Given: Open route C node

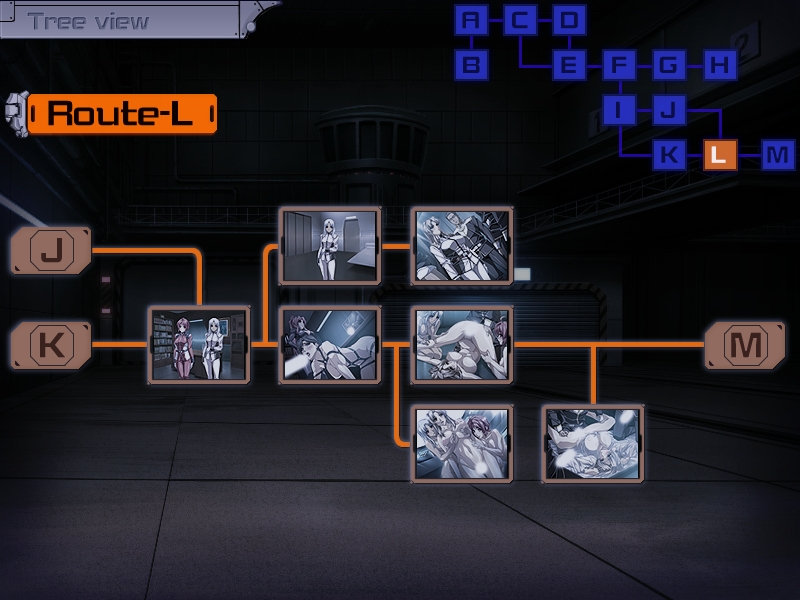Looking at the screenshot, I should [x=520, y=20].
